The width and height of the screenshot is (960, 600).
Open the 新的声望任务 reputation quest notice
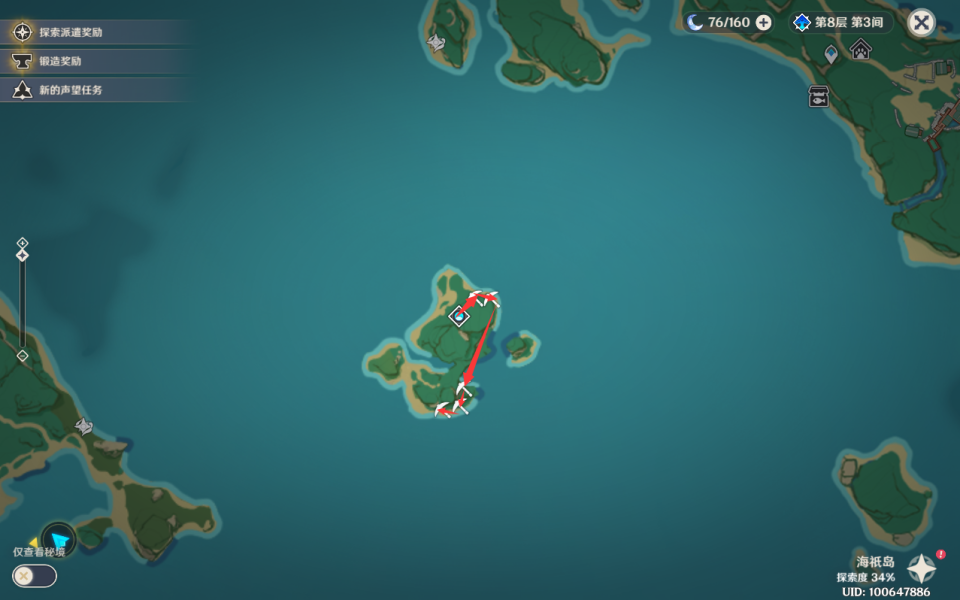(70, 90)
